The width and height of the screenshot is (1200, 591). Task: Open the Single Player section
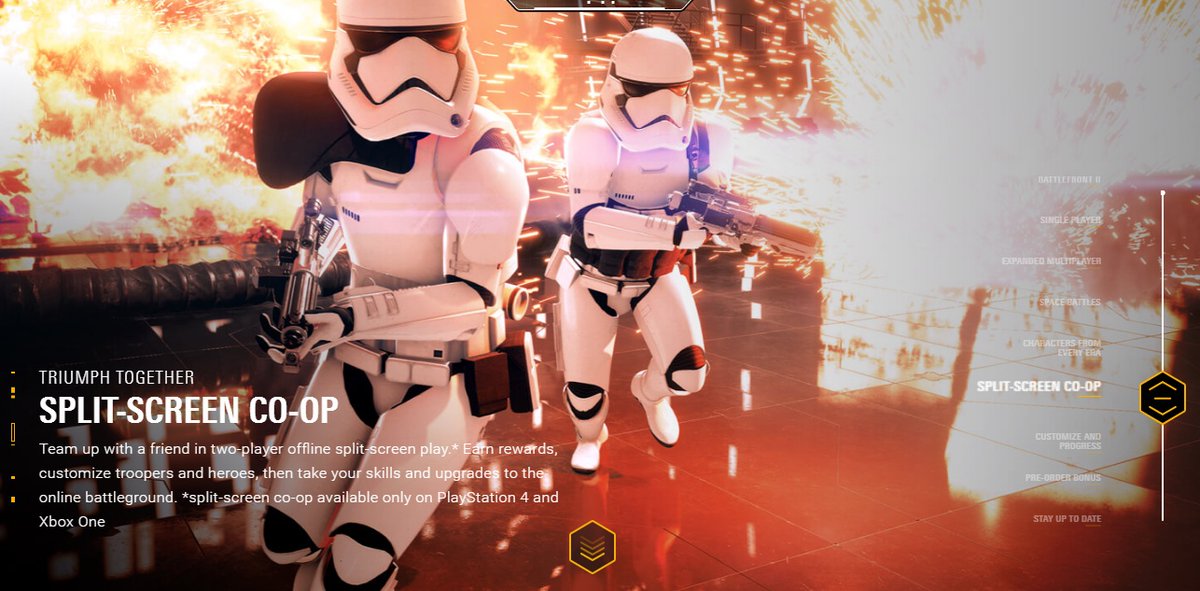[1070, 220]
